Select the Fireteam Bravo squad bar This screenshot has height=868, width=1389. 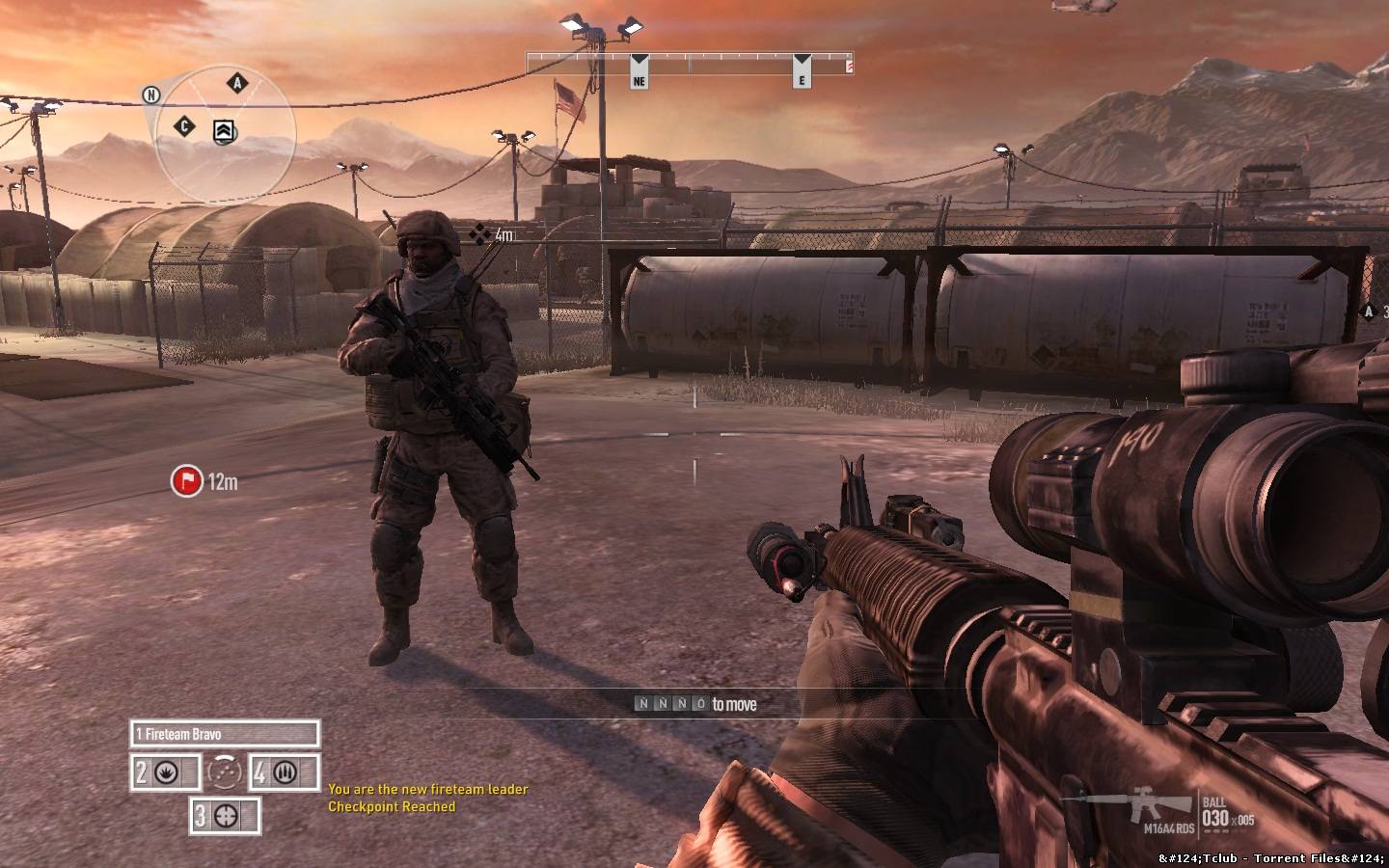click(x=224, y=734)
